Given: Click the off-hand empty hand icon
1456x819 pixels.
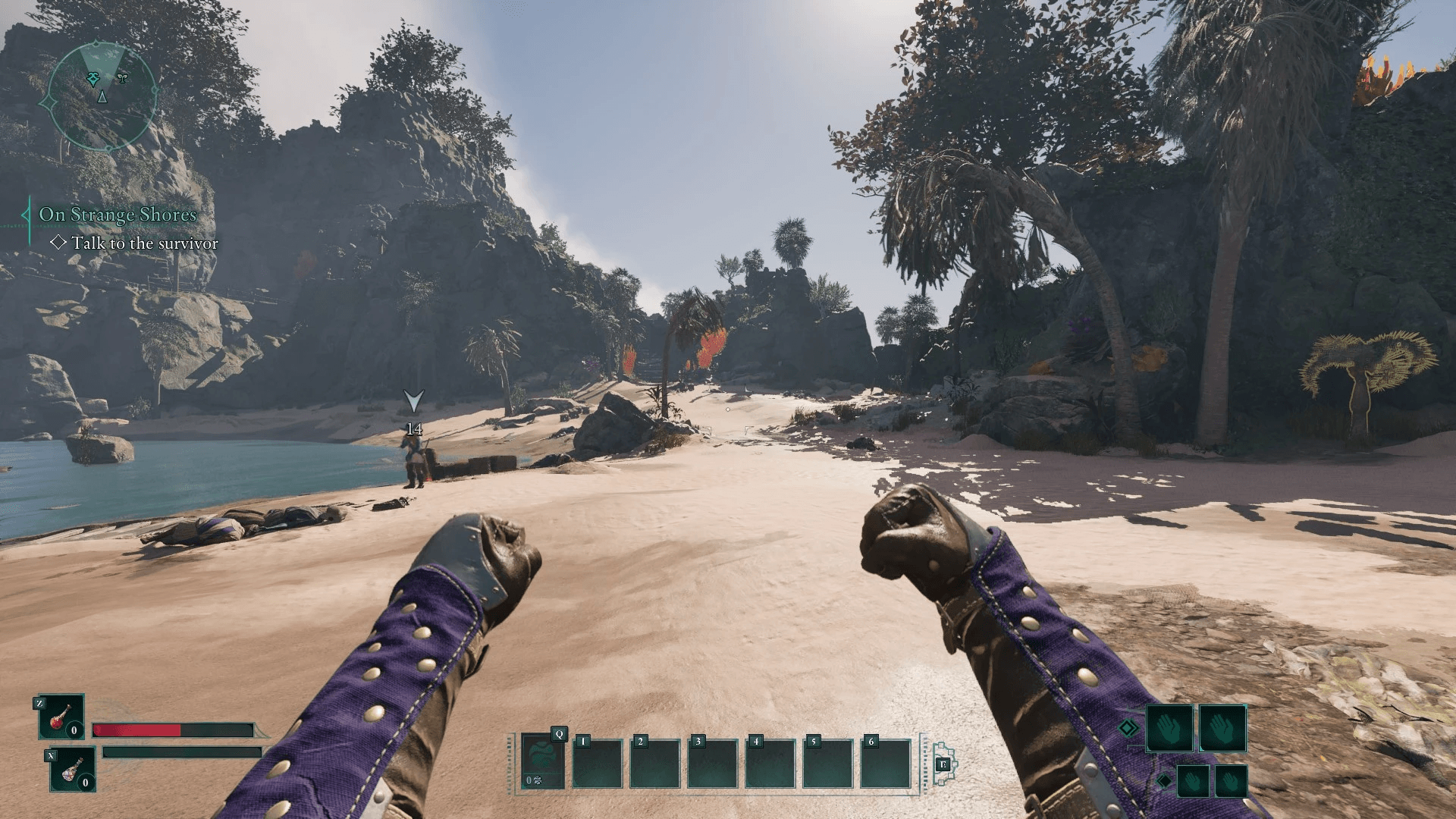Looking at the screenshot, I should pyautogui.click(x=1222, y=729).
